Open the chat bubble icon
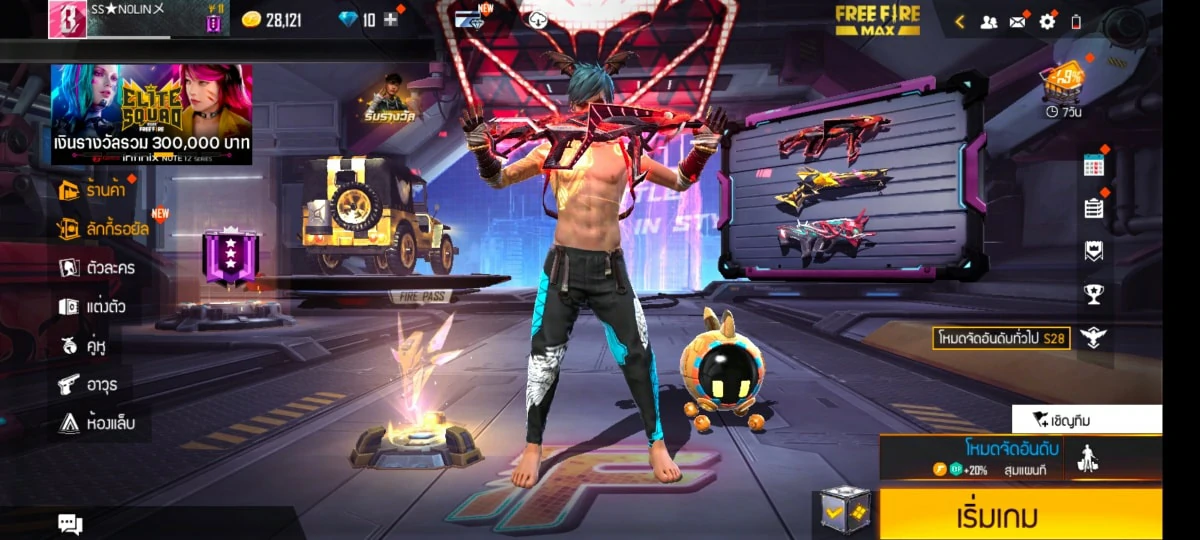 click(x=70, y=523)
